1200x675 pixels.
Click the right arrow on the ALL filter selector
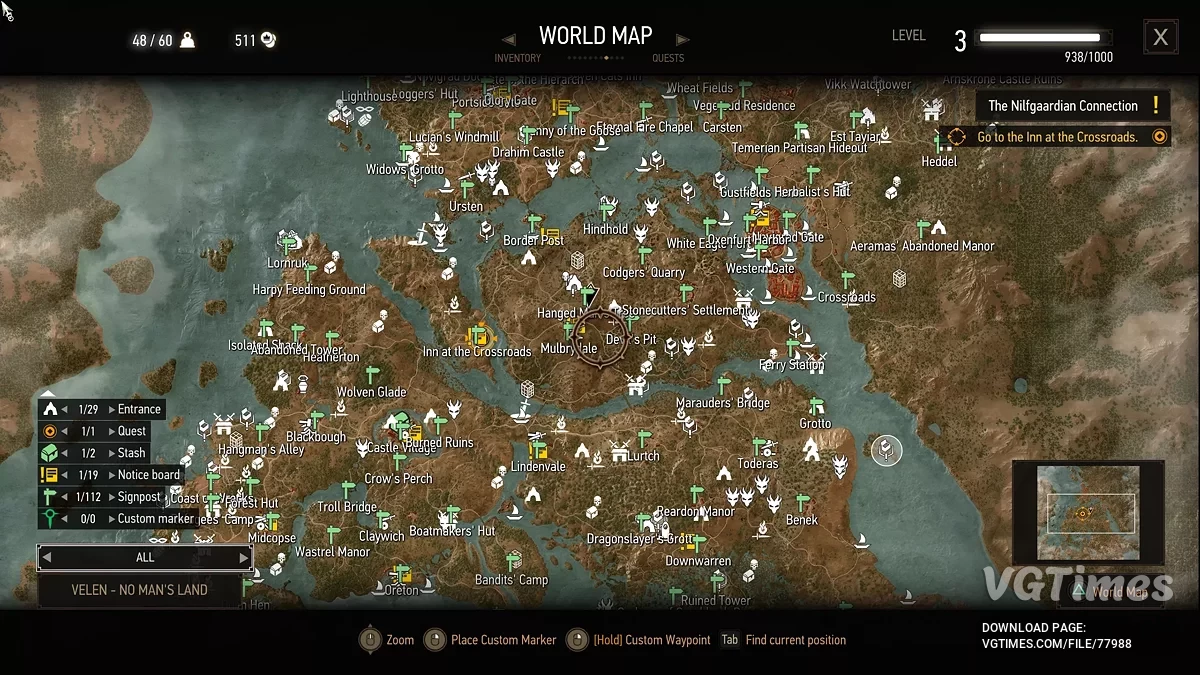tap(243, 558)
